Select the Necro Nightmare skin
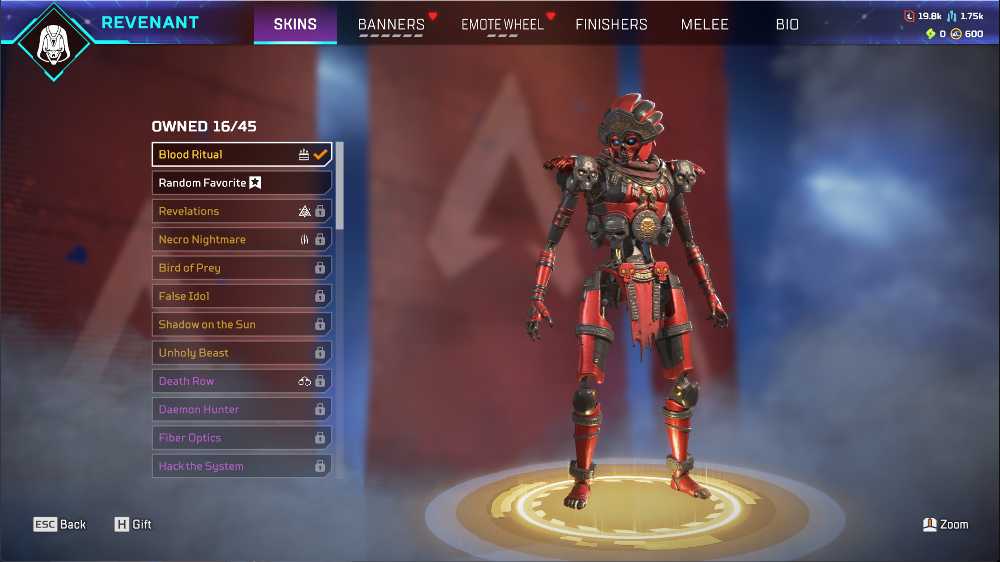 pyautogui.click(x=241, y=240)
